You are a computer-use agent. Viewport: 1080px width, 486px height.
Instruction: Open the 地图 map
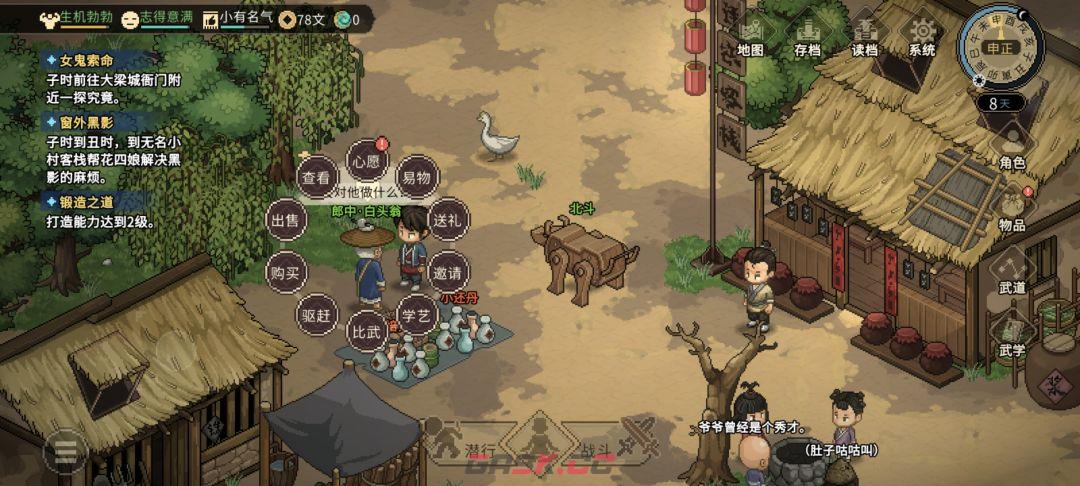[750, 37]
